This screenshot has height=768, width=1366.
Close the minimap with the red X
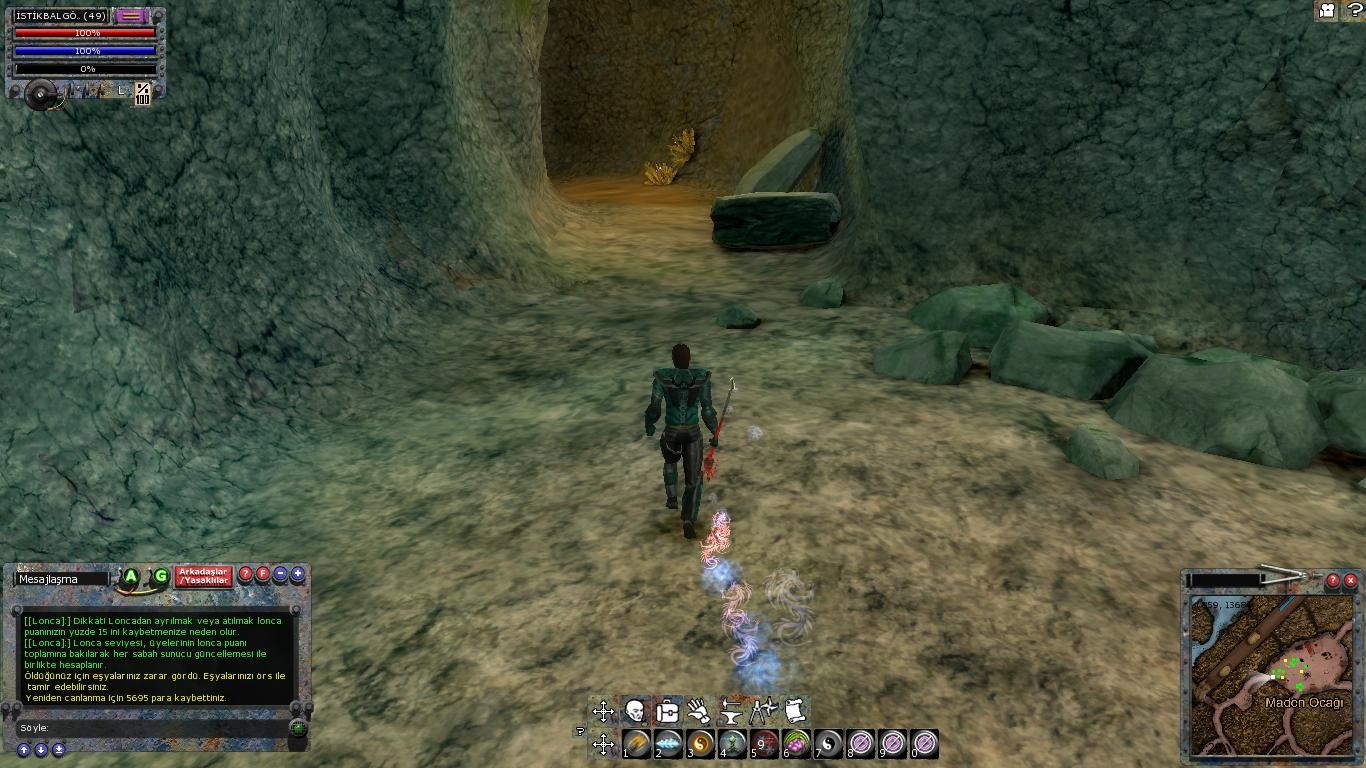pos(1350,580)
